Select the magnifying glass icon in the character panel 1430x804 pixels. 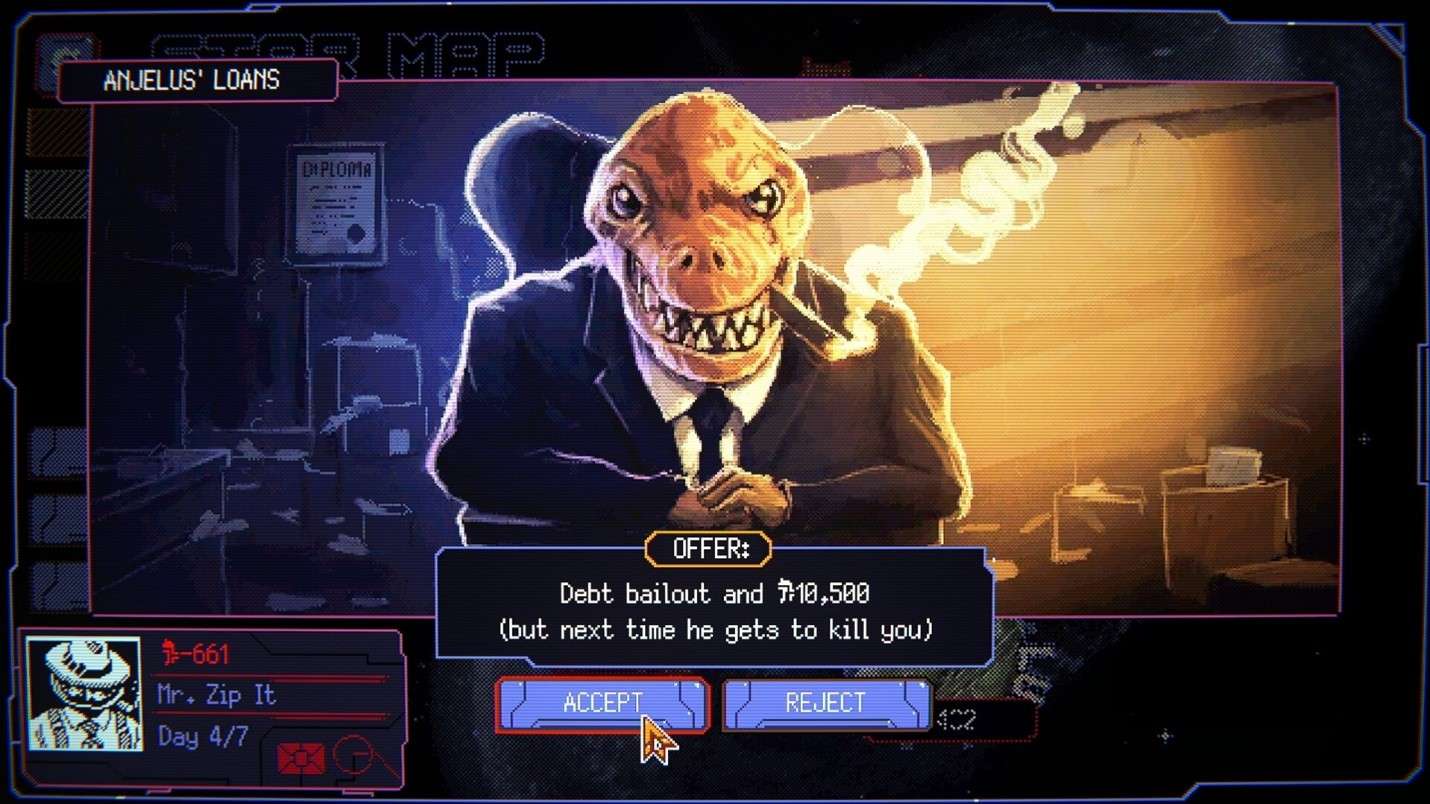[352, 755]
